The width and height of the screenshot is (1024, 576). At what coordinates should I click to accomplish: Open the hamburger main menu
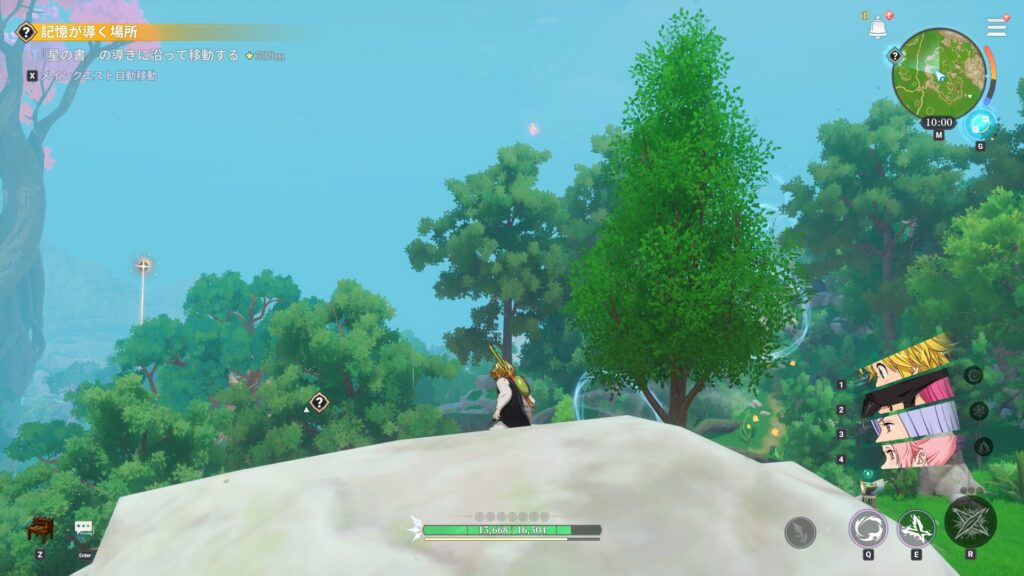[996, 27]
